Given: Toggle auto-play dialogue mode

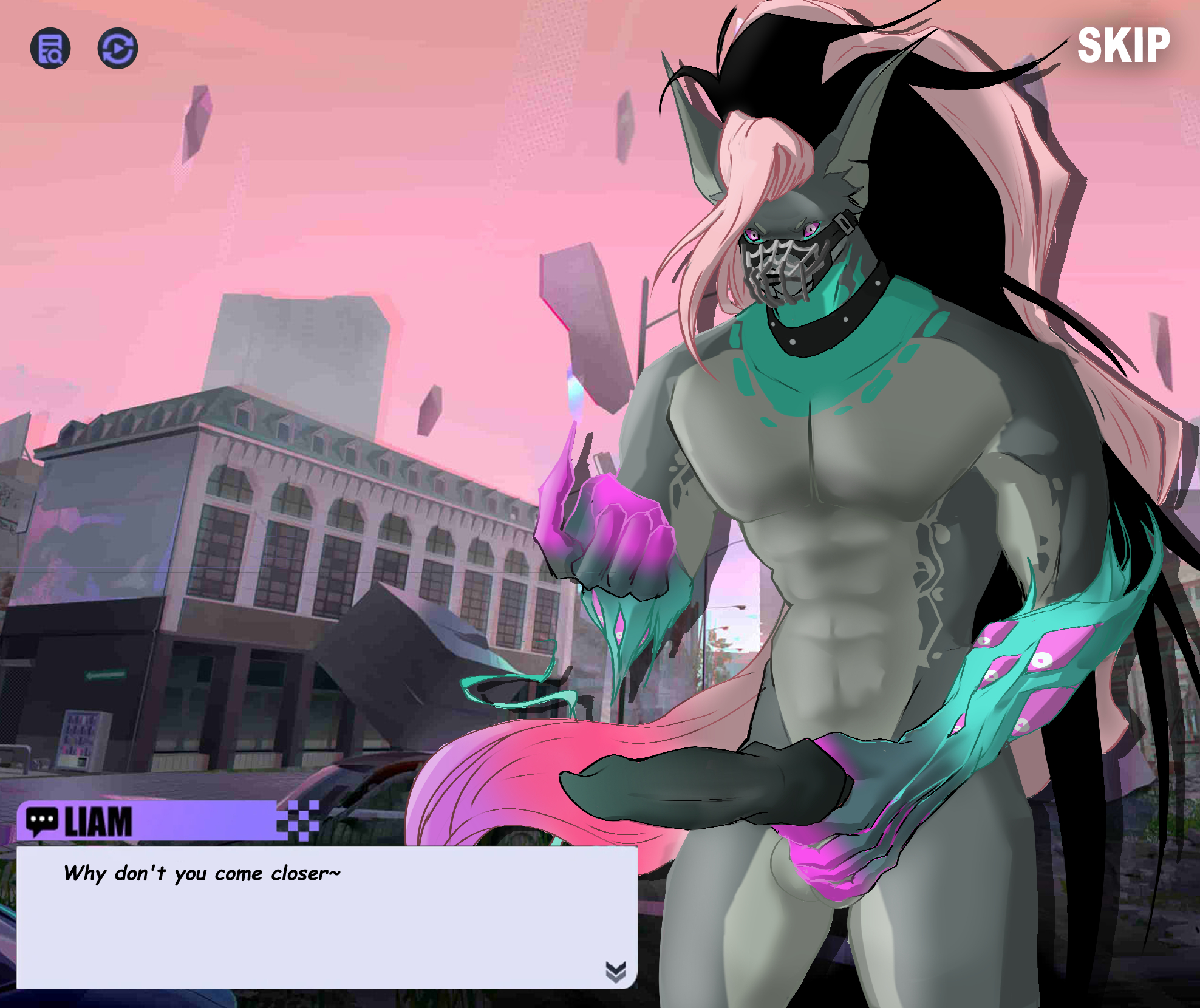Looking at the screenshot, I should pyautogui.click(x=117, y=49).
